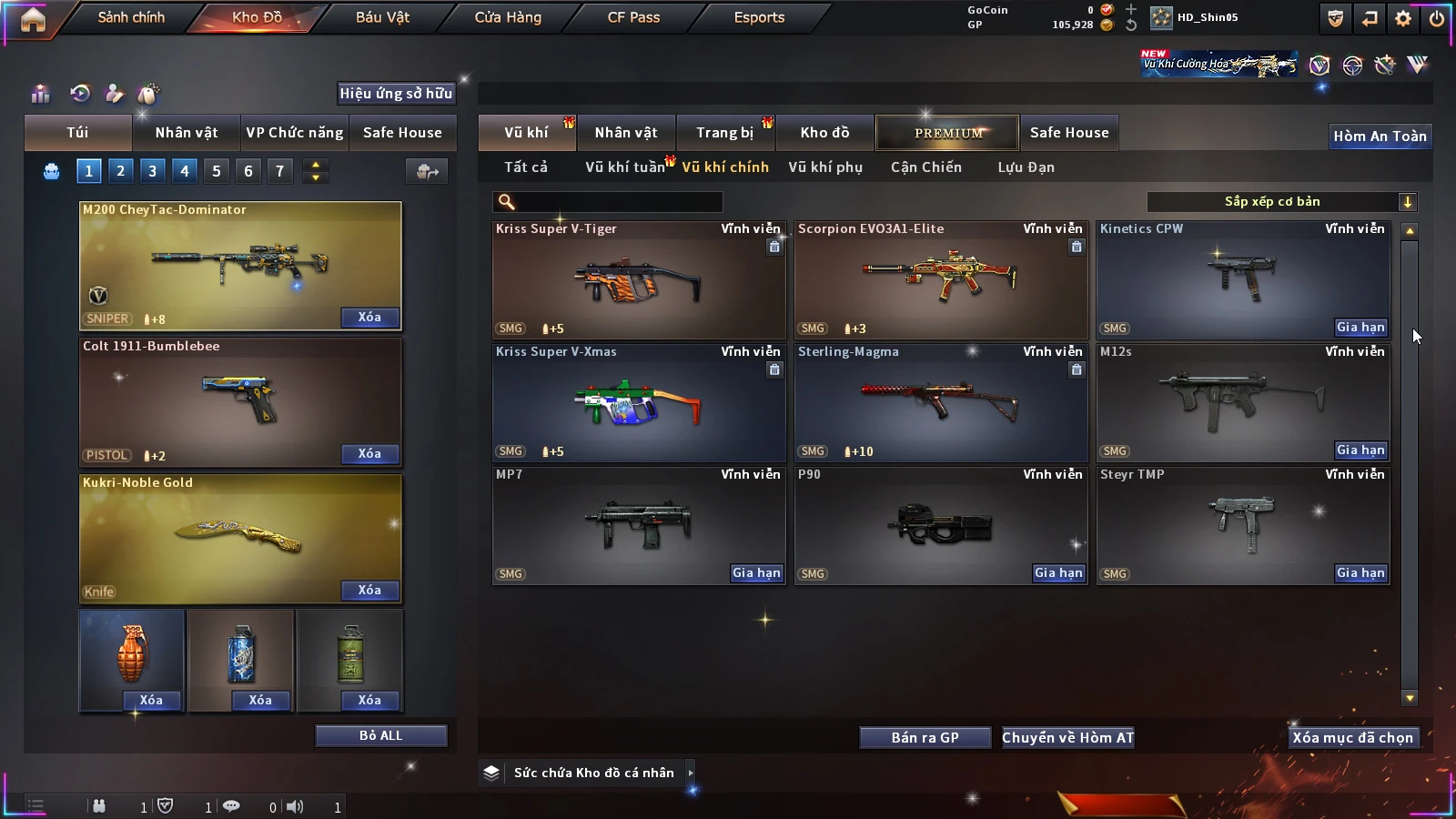Click Chuyển về Hòm AT button
The width and height of the screenshot is (1456, 819).
click(x=1067, y=738)
